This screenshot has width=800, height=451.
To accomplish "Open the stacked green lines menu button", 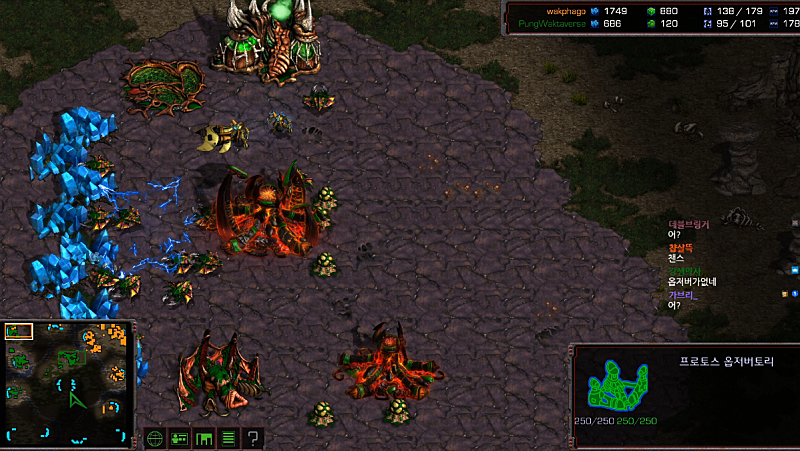I will point(229,438).
